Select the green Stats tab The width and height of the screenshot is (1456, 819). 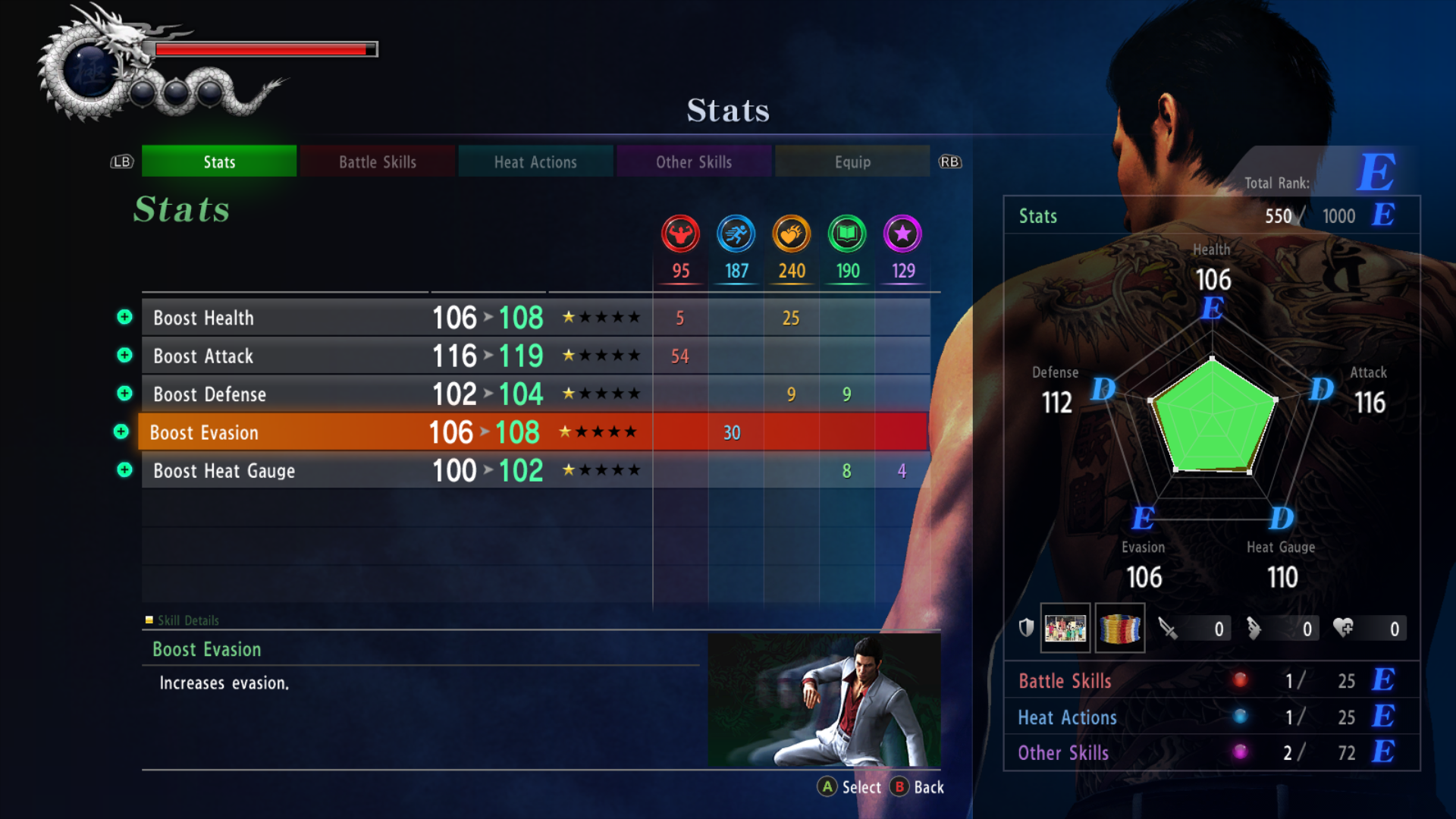[x=219, y=162]
